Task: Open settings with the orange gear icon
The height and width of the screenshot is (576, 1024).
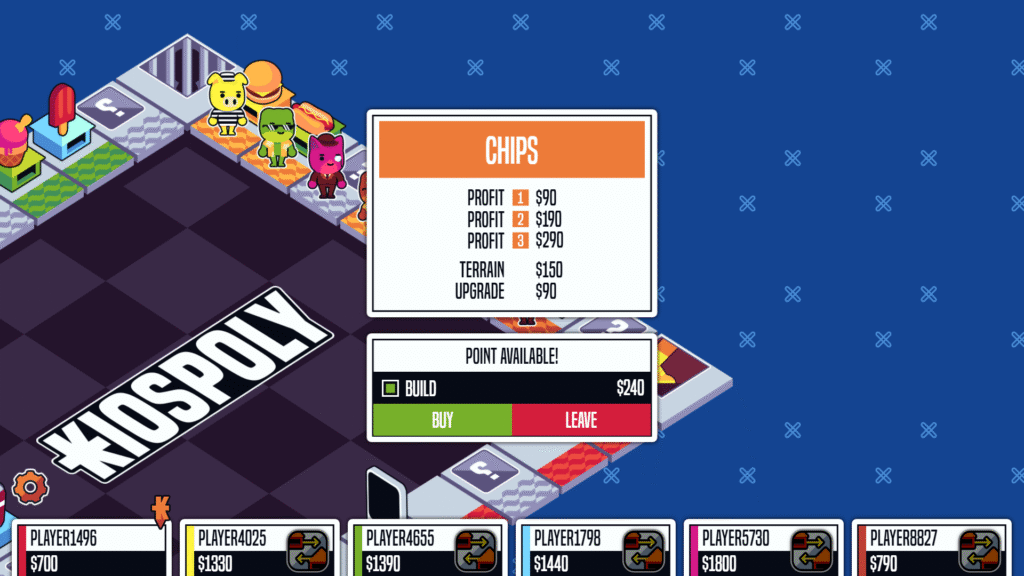Action: (30, 487)
